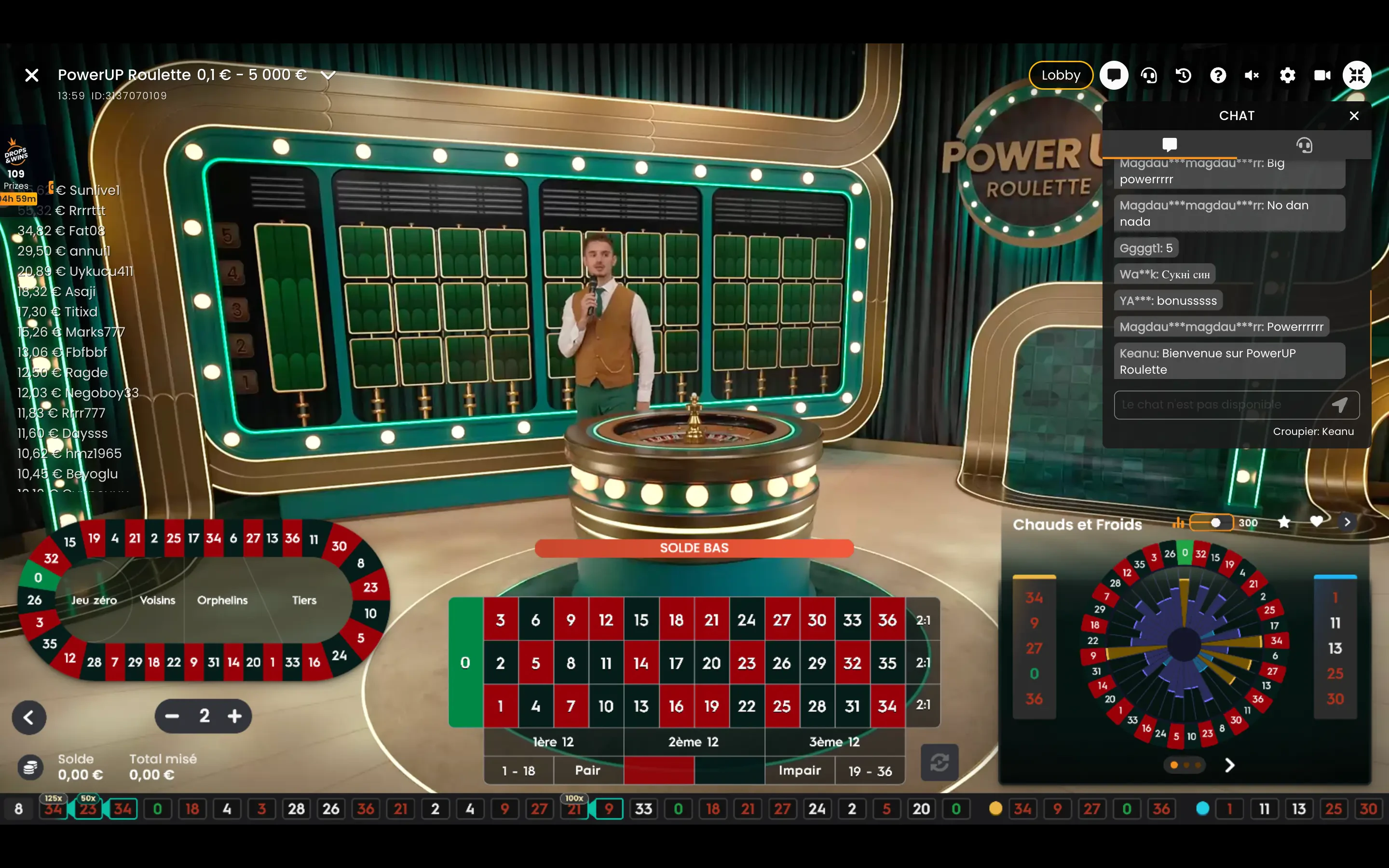Toggle the video camera icon
The image size is (1389, 868).
pyautogui.click(x=1322, y=75)
